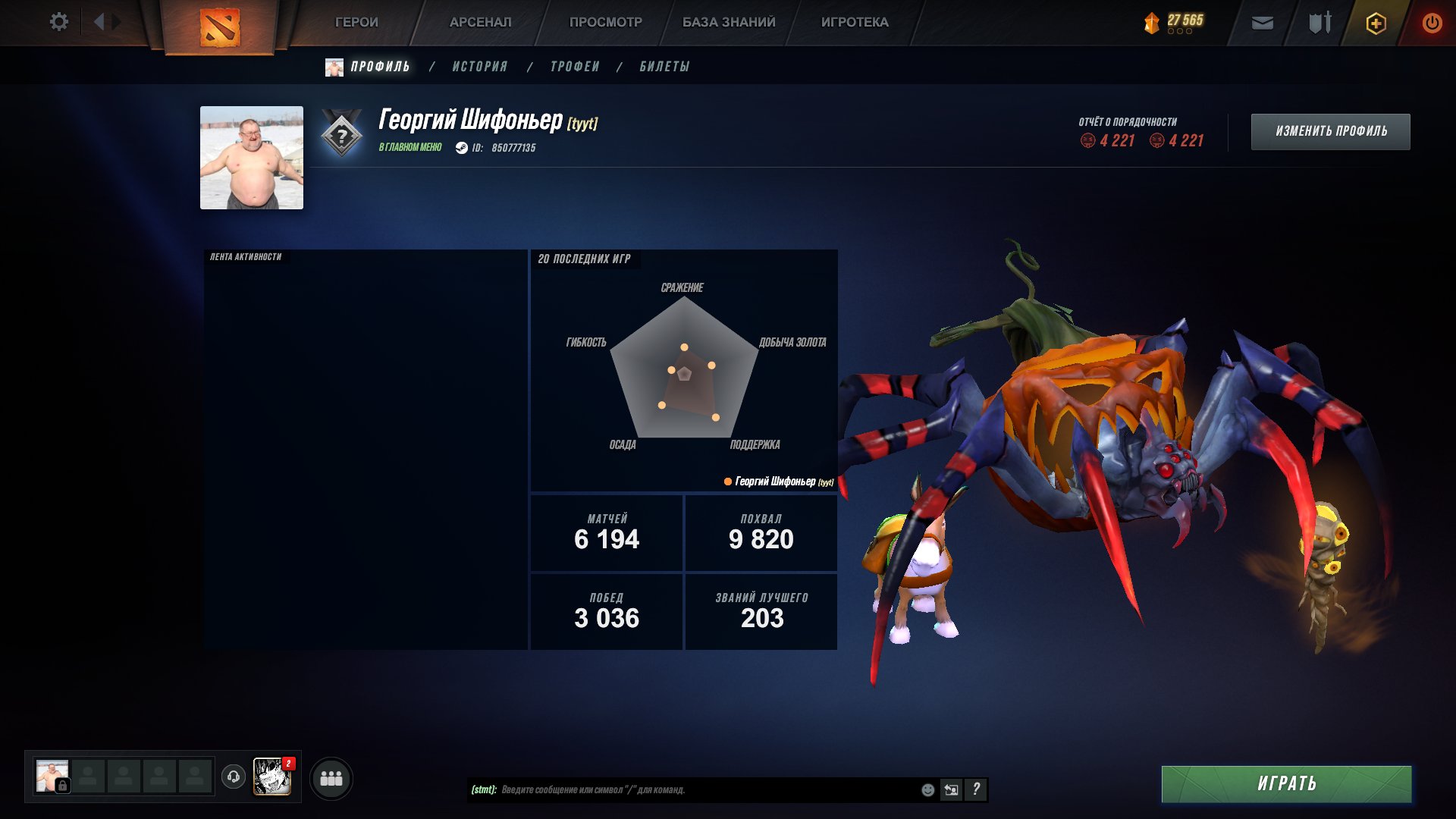Click the friends list icon near chat
This screenshot has height=819, width=1456.
(x=331, y=777)
